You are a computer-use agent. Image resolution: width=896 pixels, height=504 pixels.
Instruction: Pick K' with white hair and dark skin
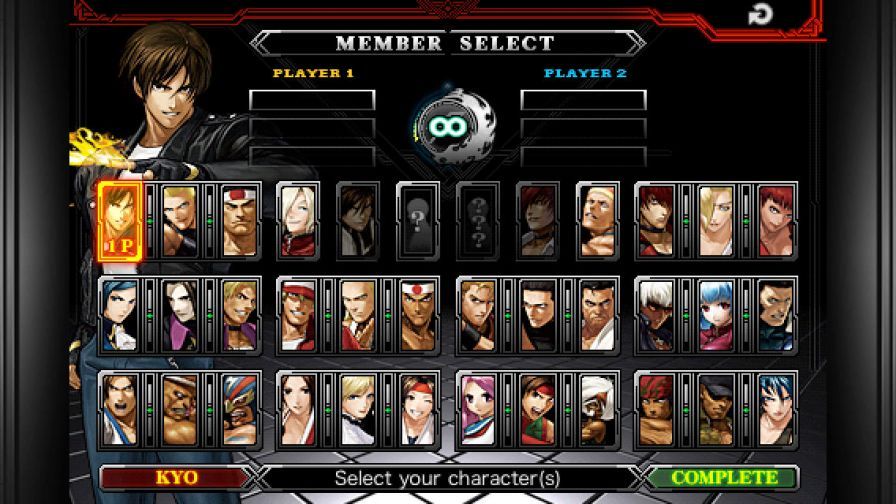tap(656, 314)
